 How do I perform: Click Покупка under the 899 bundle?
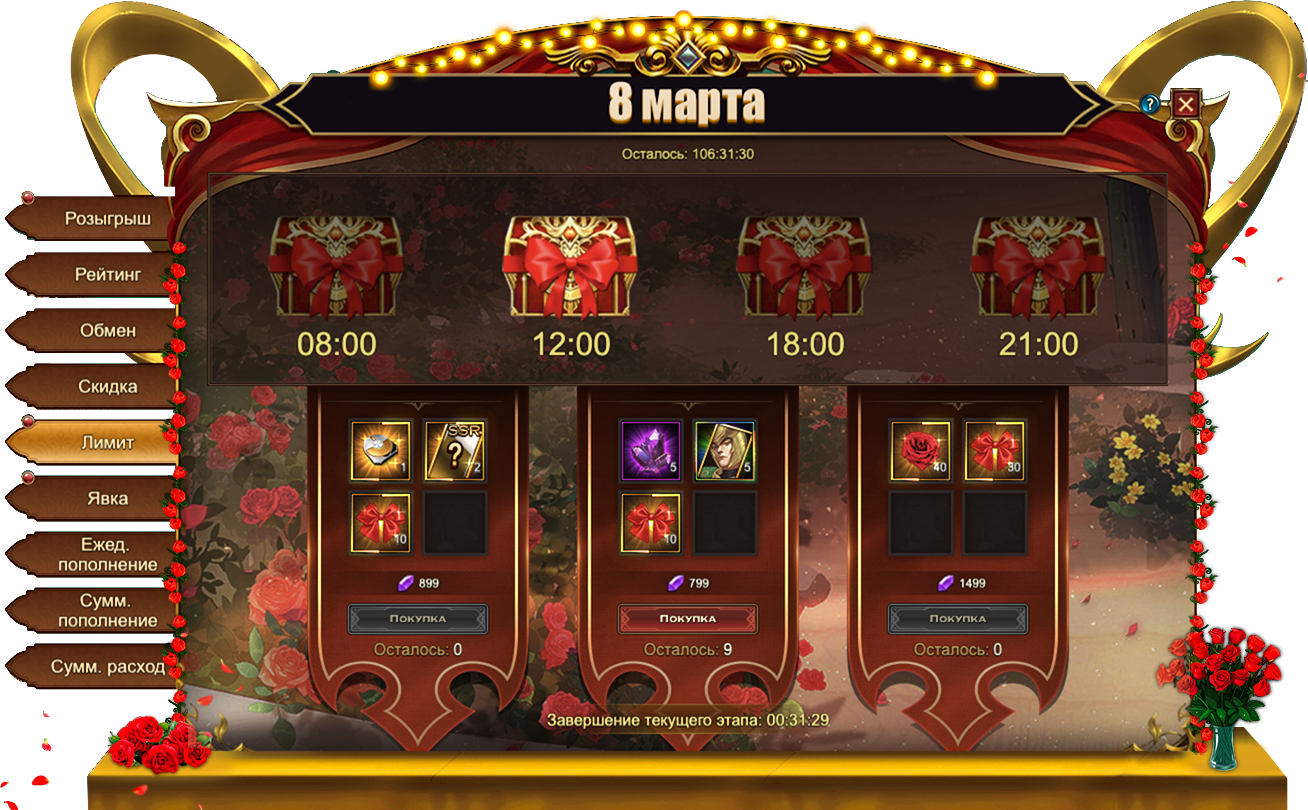click(418, 618)
